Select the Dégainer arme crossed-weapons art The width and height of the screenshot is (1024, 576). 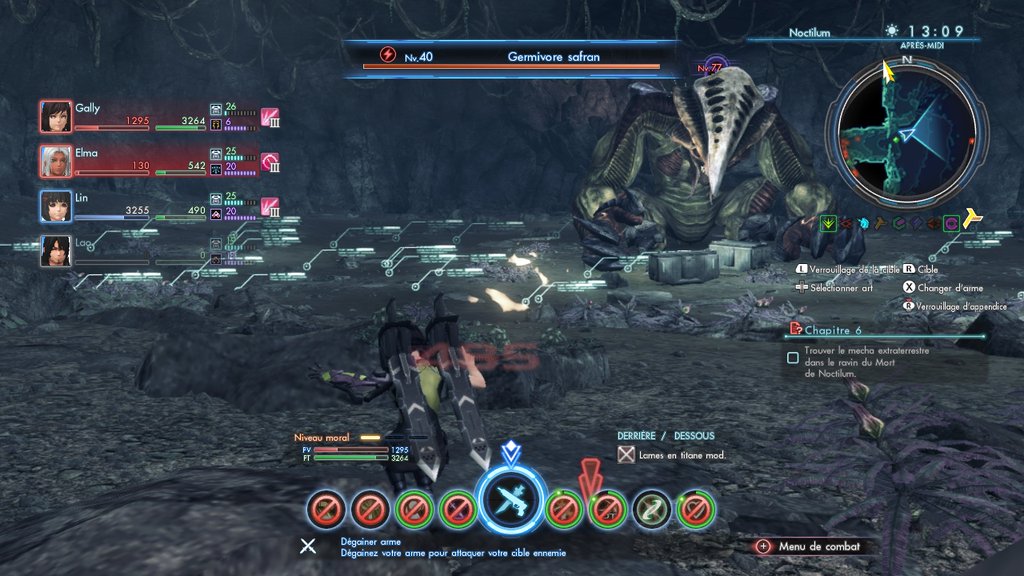pos(511,503)
